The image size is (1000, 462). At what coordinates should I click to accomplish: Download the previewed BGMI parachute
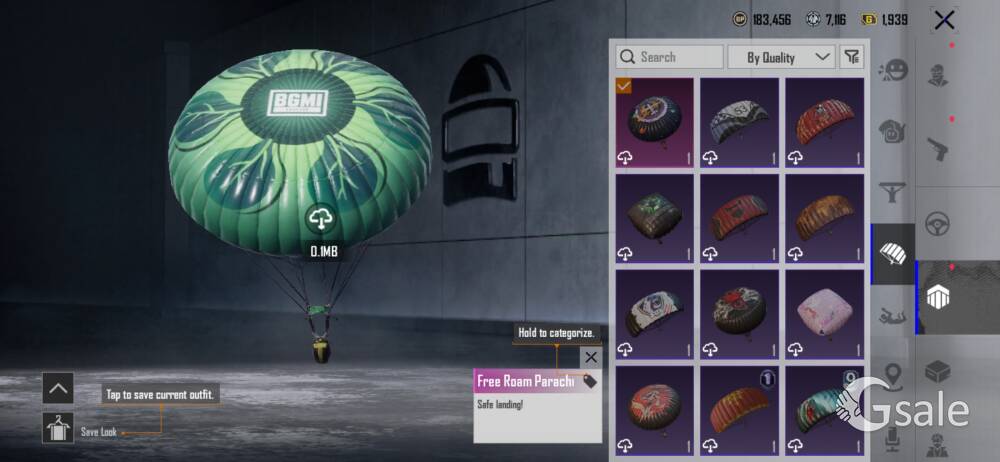click(320, 219)
